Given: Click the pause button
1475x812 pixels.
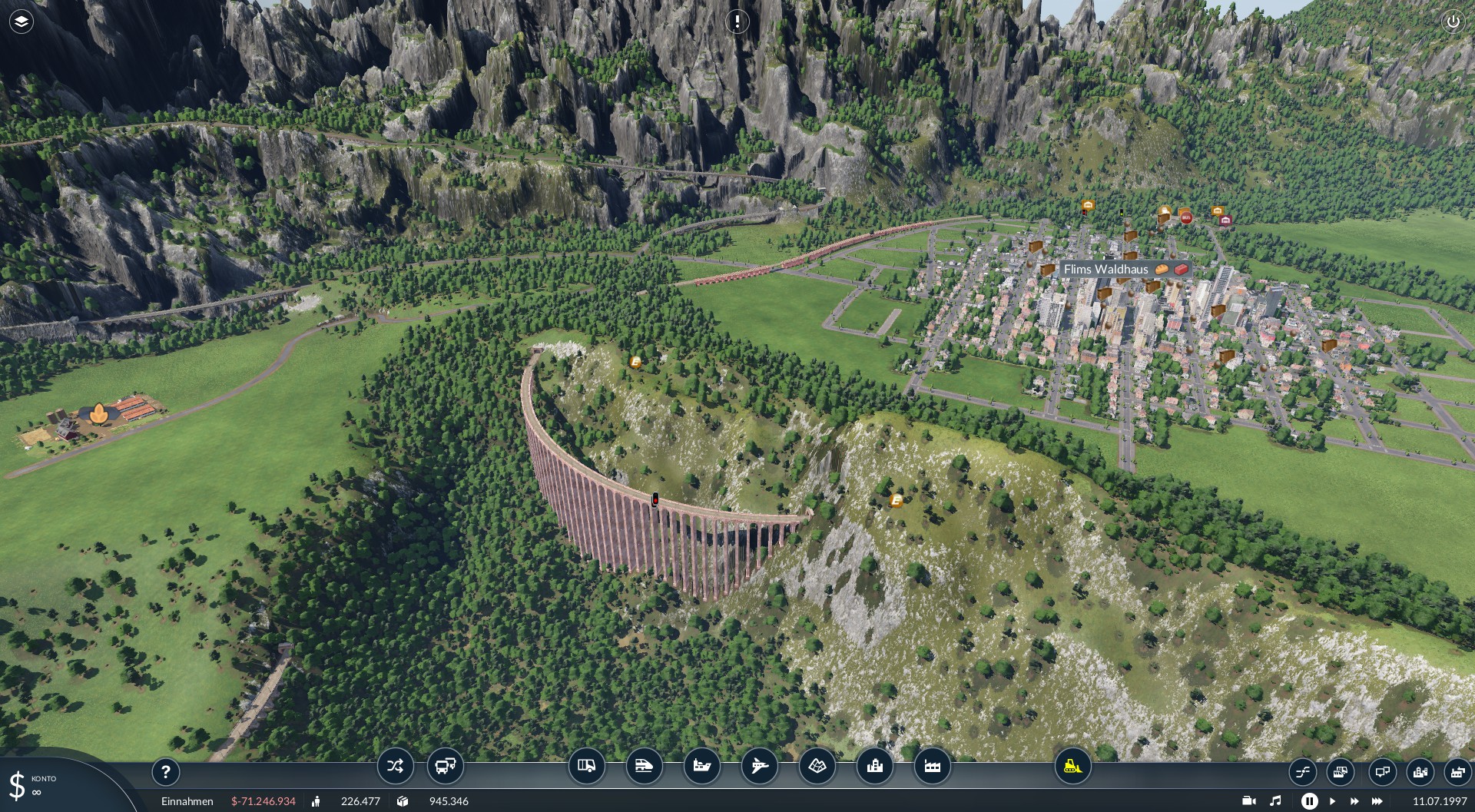Looking at the screenshot, I should tap(1309, 800).
